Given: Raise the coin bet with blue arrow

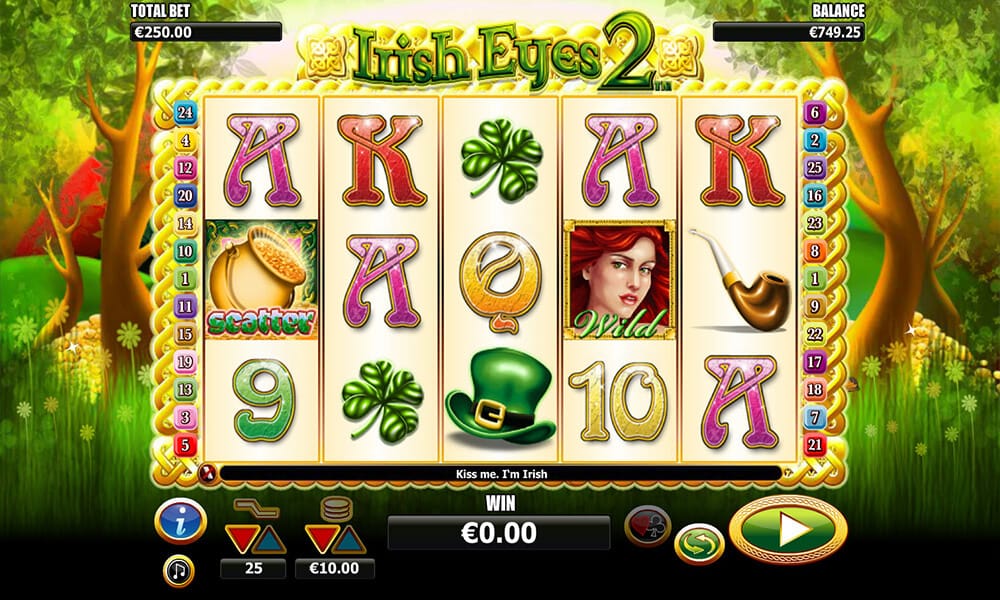Looking at the screenshot, I should 350,540.
